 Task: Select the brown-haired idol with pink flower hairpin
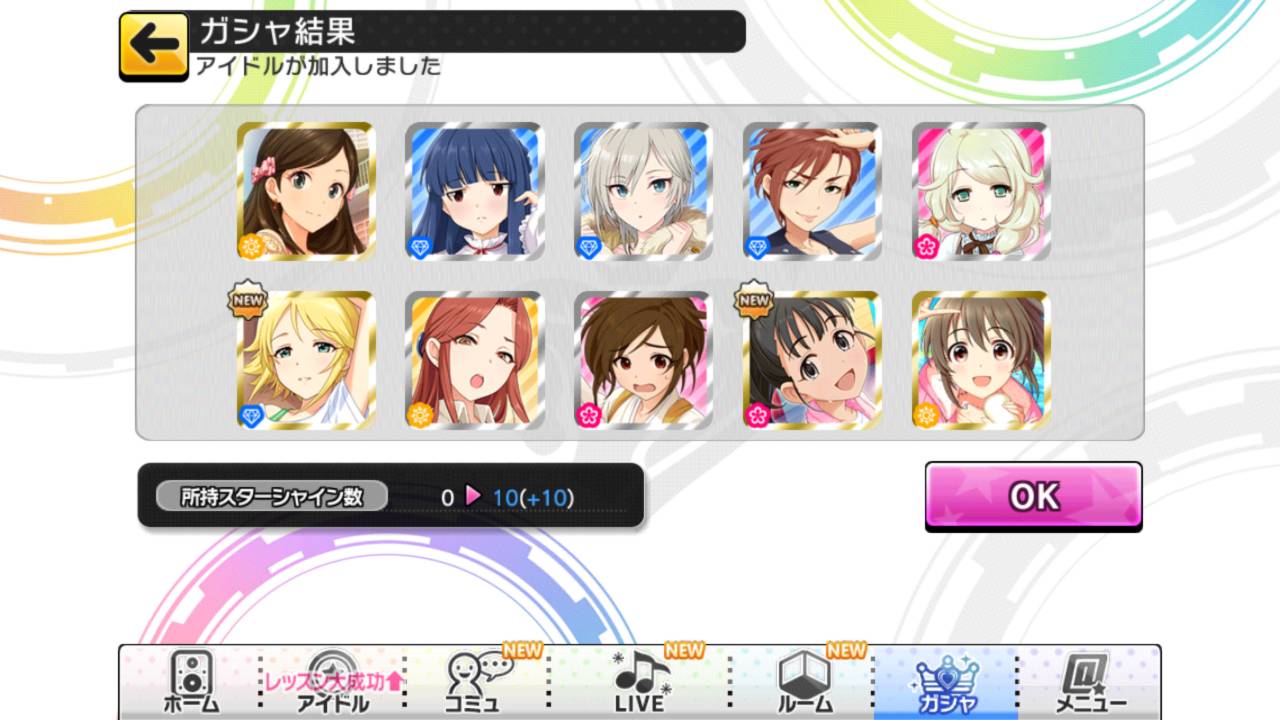coord(306,191)
